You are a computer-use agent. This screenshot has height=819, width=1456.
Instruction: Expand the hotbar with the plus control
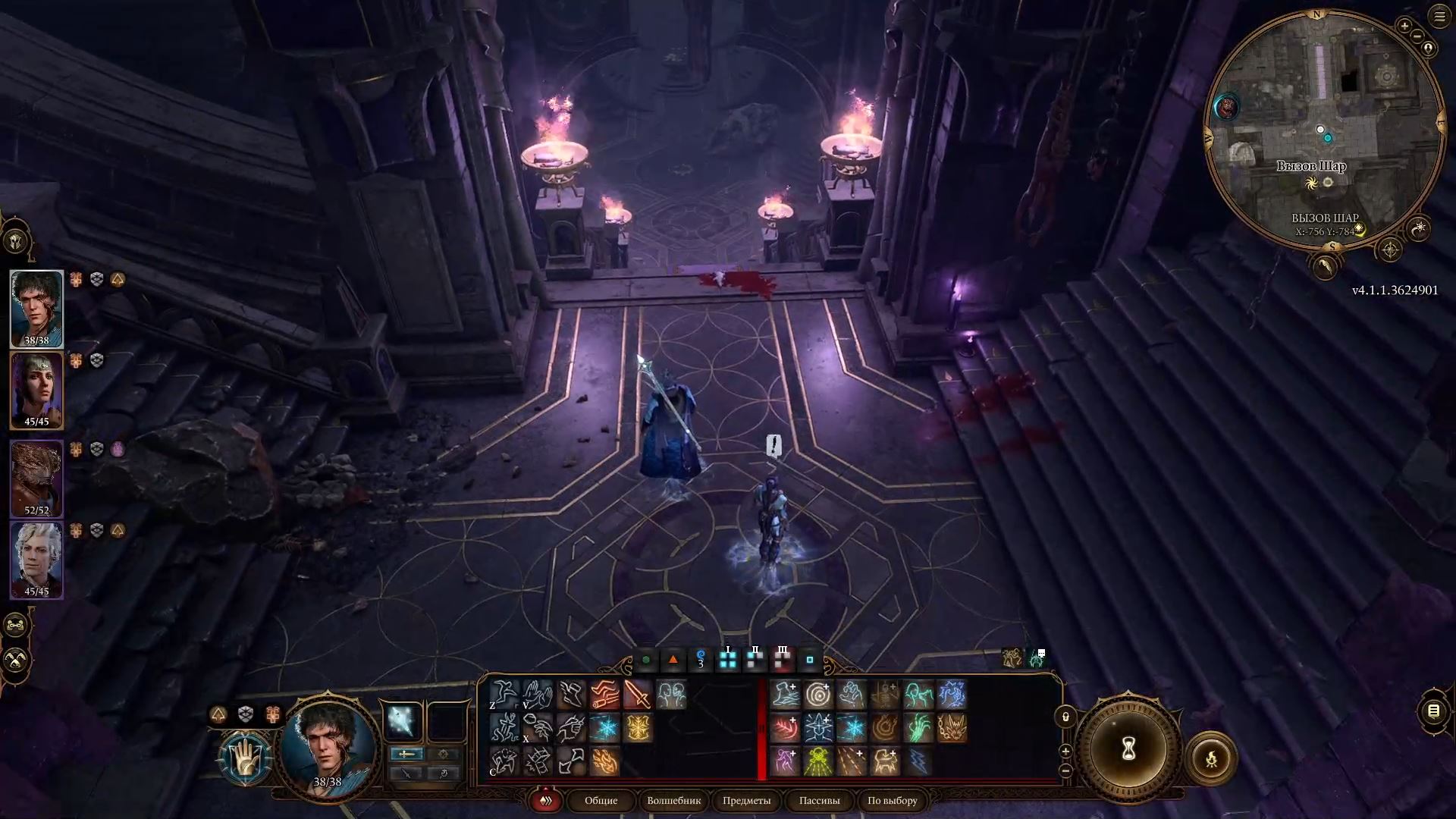coord(1065,751)
